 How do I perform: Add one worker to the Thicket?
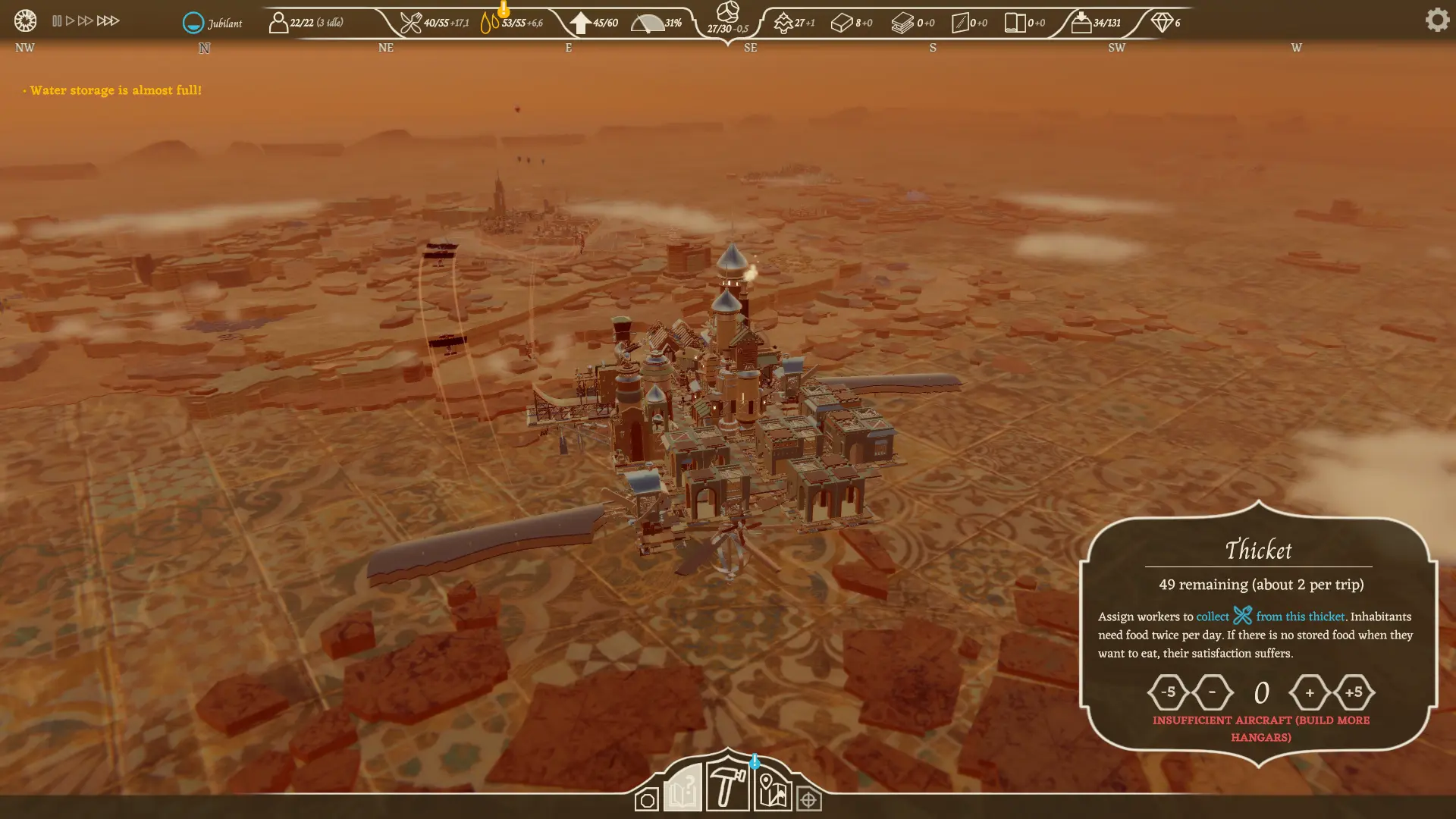click(1310, 692)
